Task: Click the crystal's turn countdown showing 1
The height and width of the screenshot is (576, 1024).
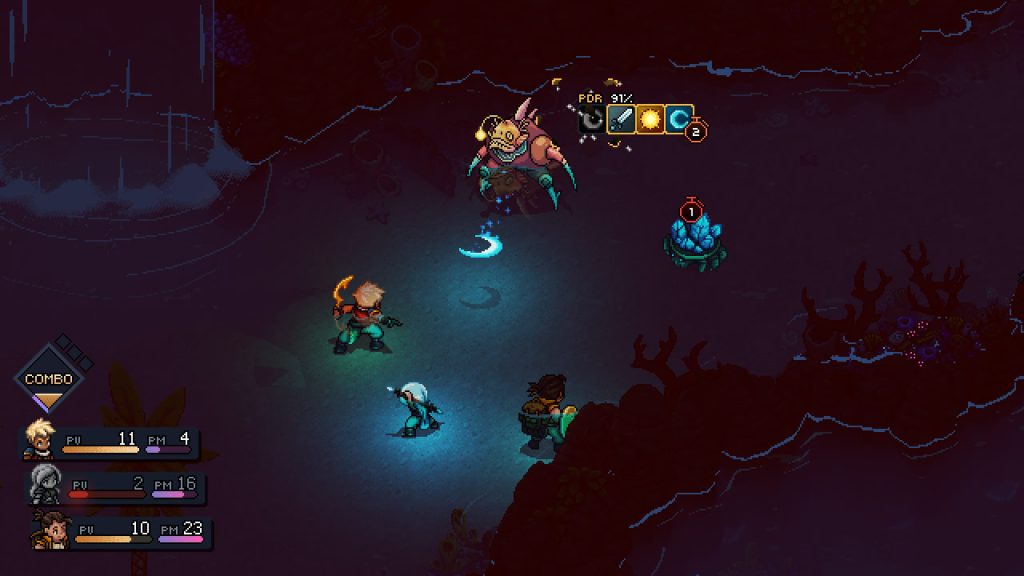Action: tap(689, 211)
